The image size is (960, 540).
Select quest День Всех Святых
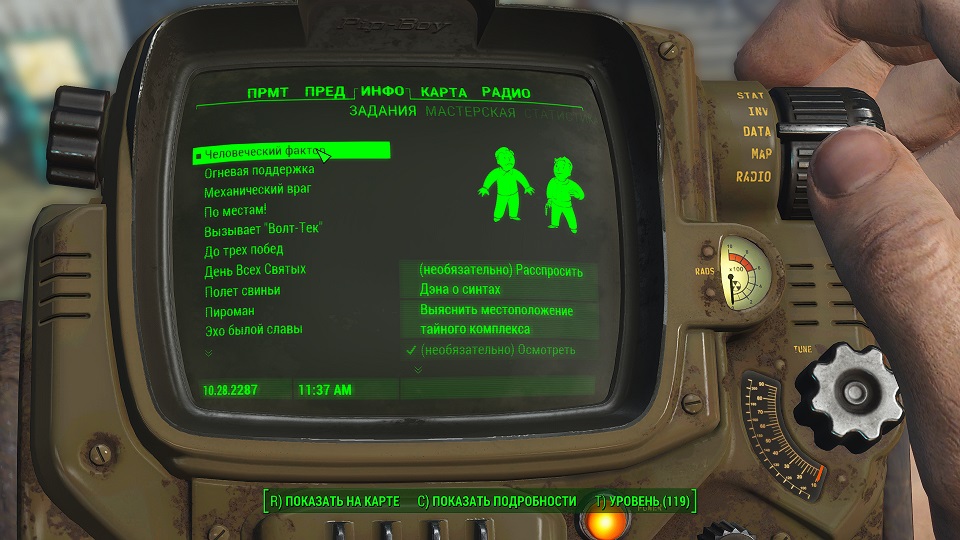(x=255, y=270)
